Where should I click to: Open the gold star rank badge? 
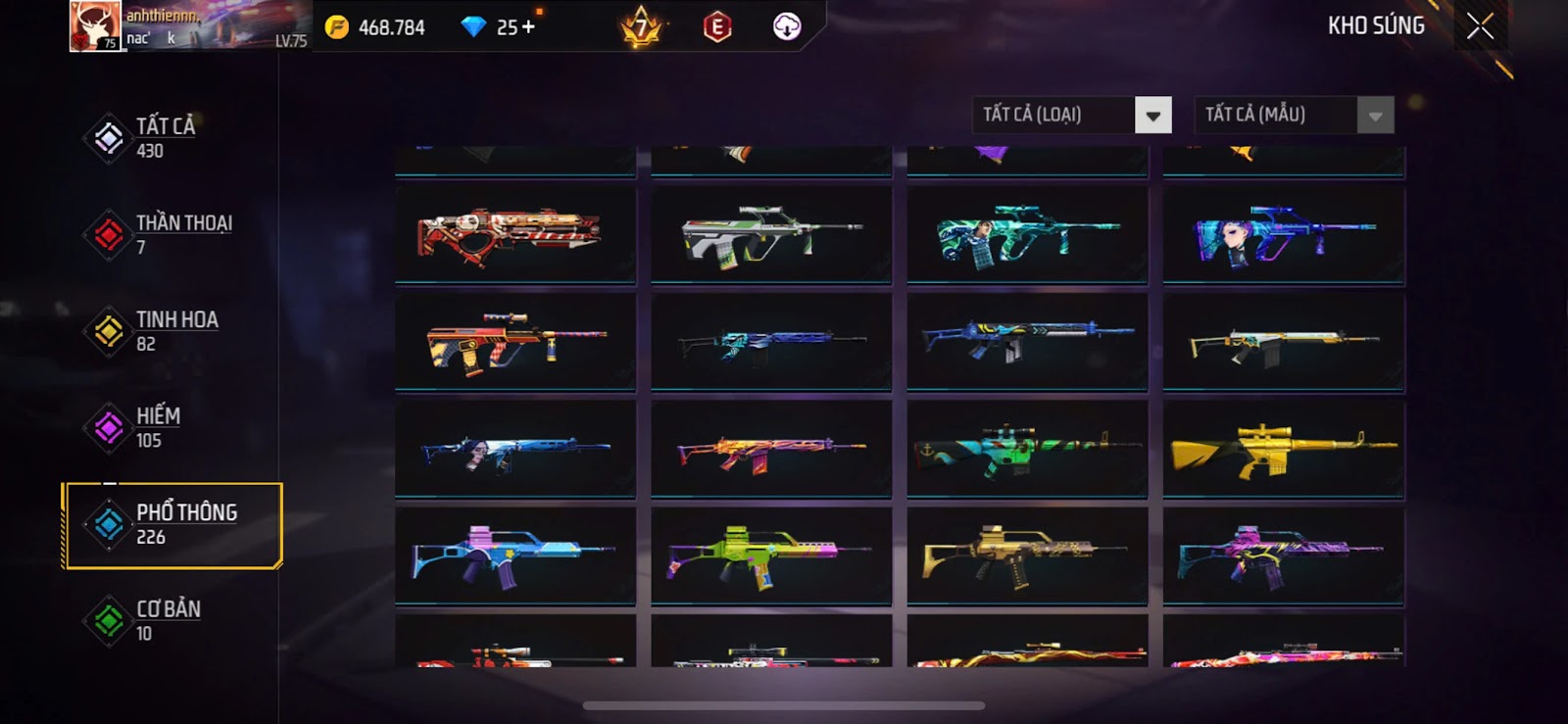(641, 27)
